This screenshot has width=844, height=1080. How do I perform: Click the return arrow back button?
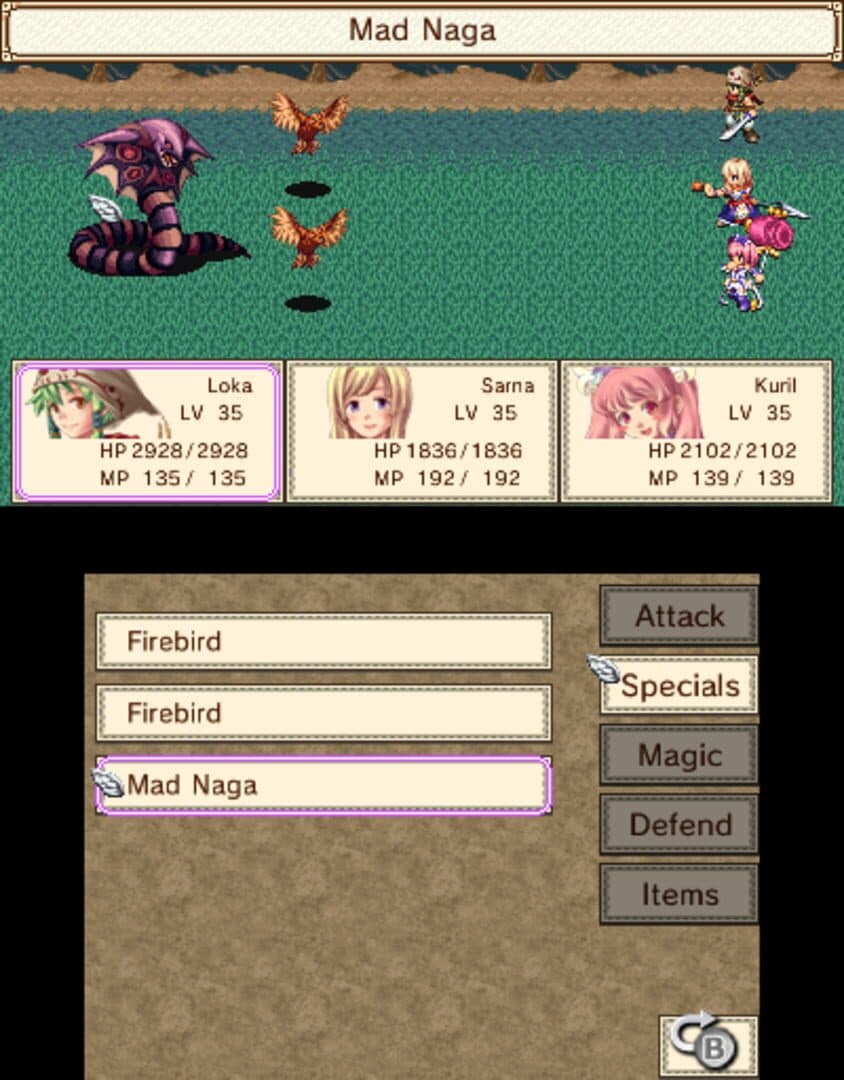coord(709,1044)
